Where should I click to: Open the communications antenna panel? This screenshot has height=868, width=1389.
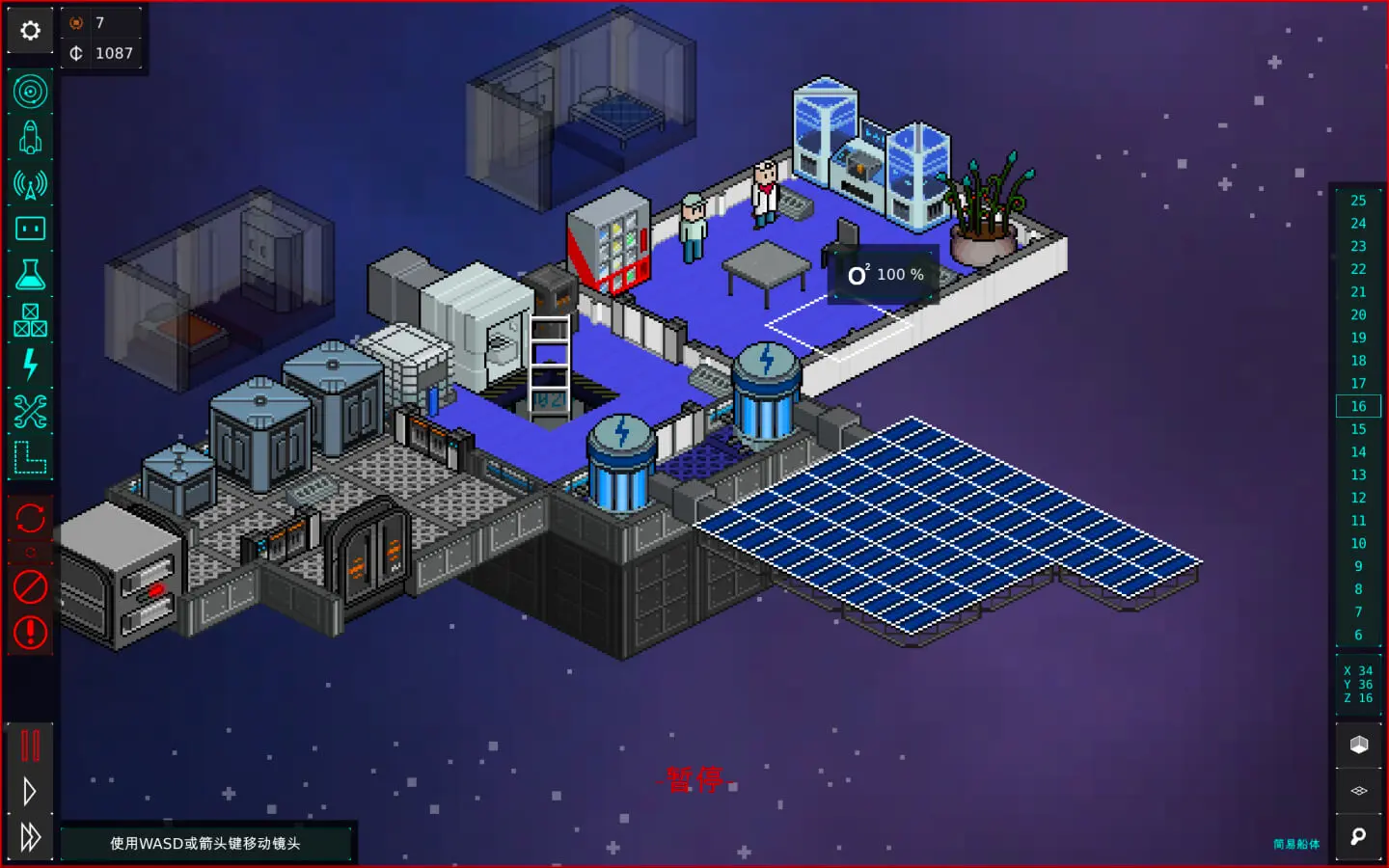[30, 182]
